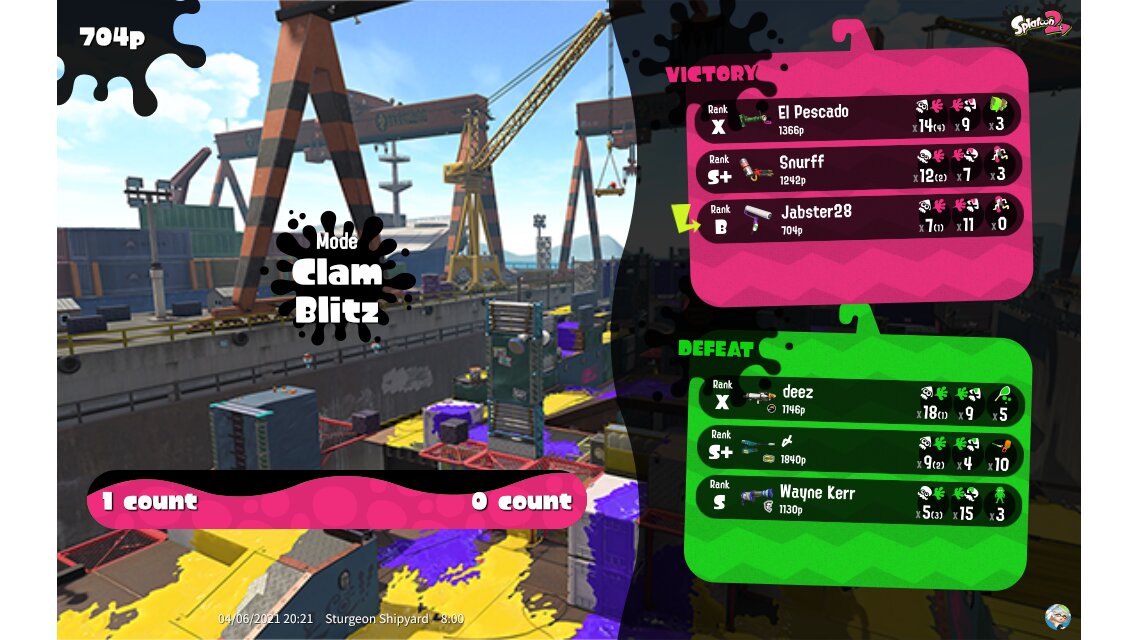Select the defeated S+ player with 1840p
Viewport: 1138px width, 640px height.
(x=858, y=450)
